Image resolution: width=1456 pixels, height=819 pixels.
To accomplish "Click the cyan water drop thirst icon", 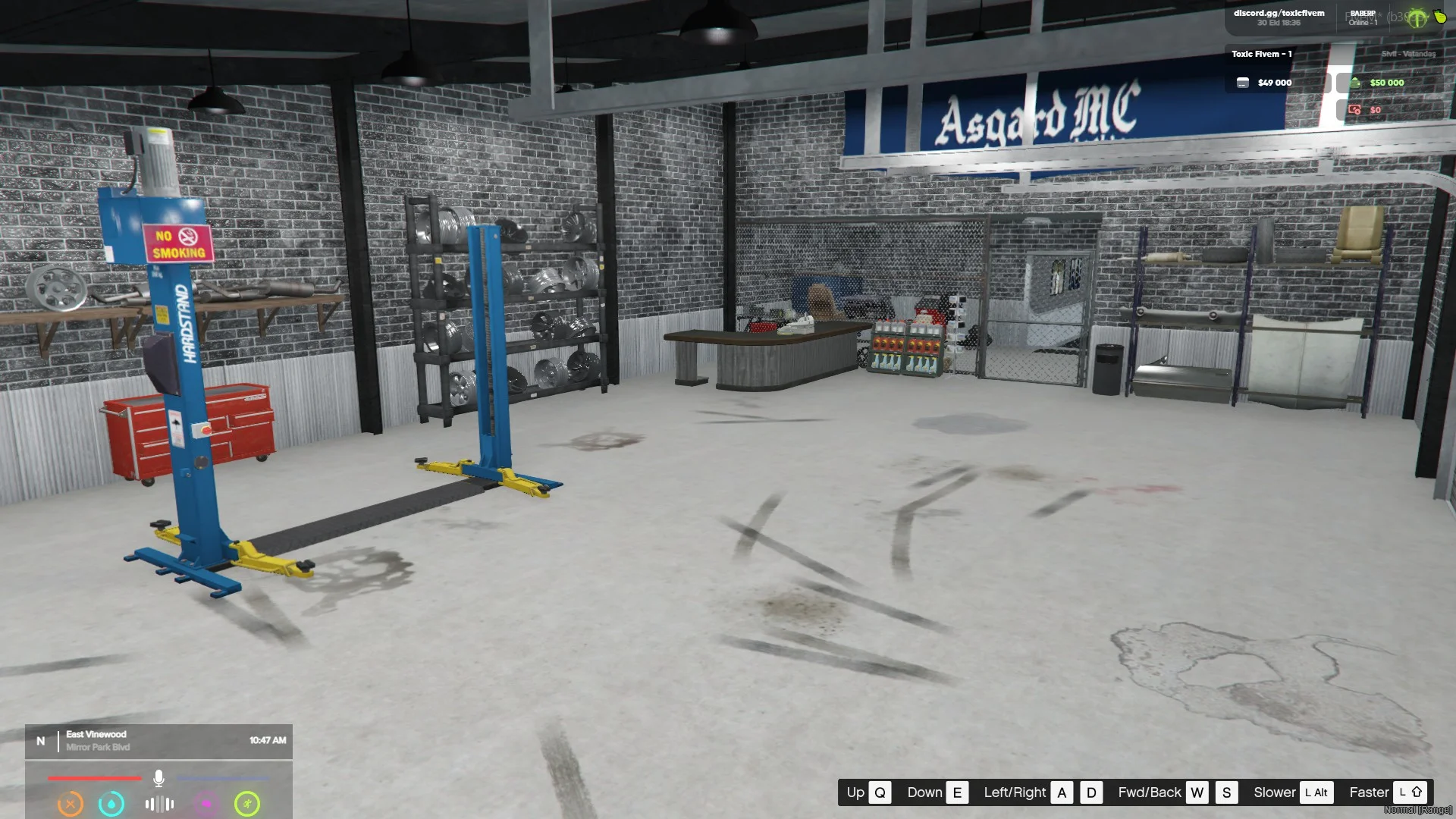I will click(111, 804).
